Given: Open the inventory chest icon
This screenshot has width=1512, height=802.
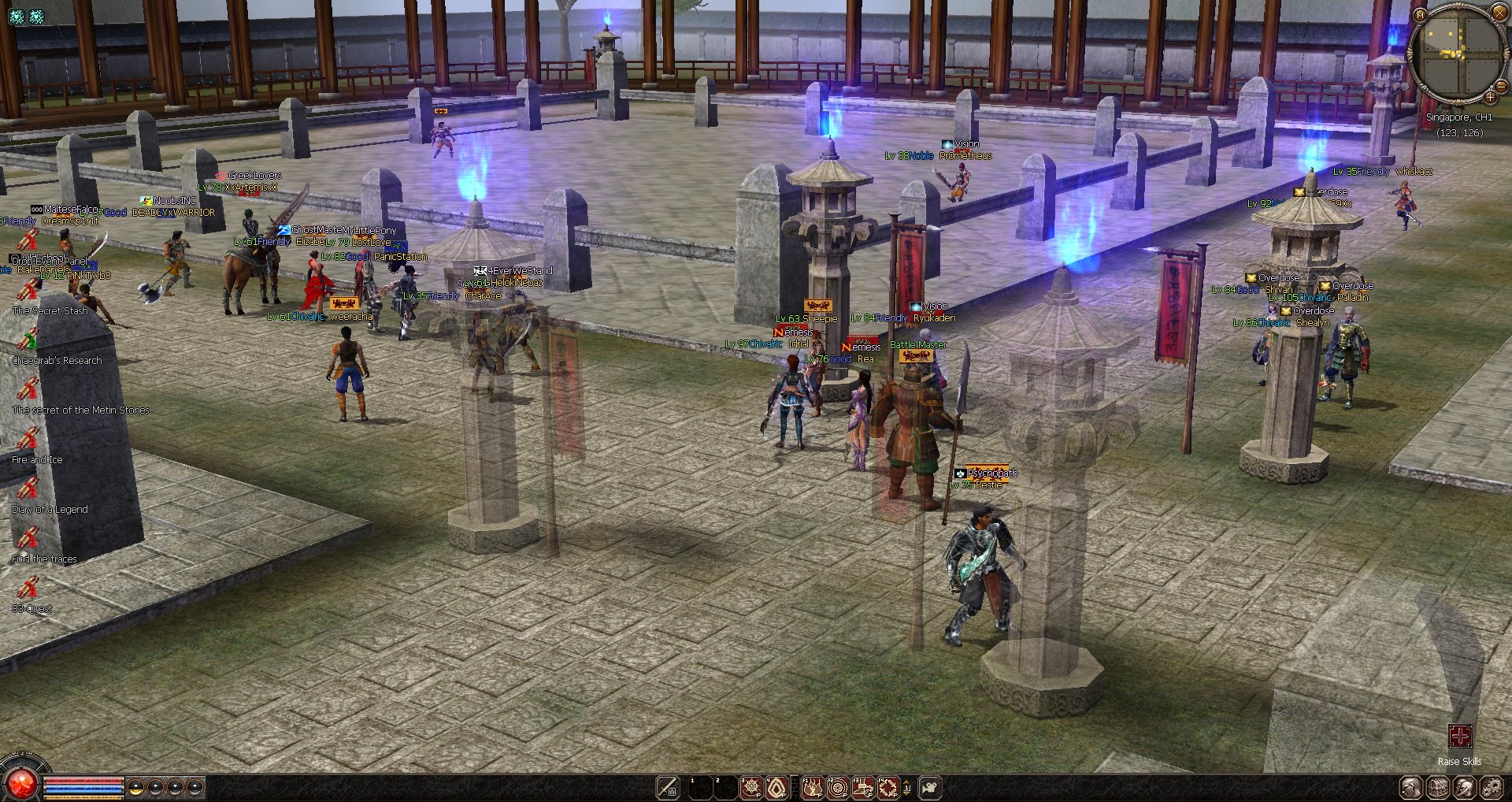Looking at the screenshot, I should click(1437, 787).
